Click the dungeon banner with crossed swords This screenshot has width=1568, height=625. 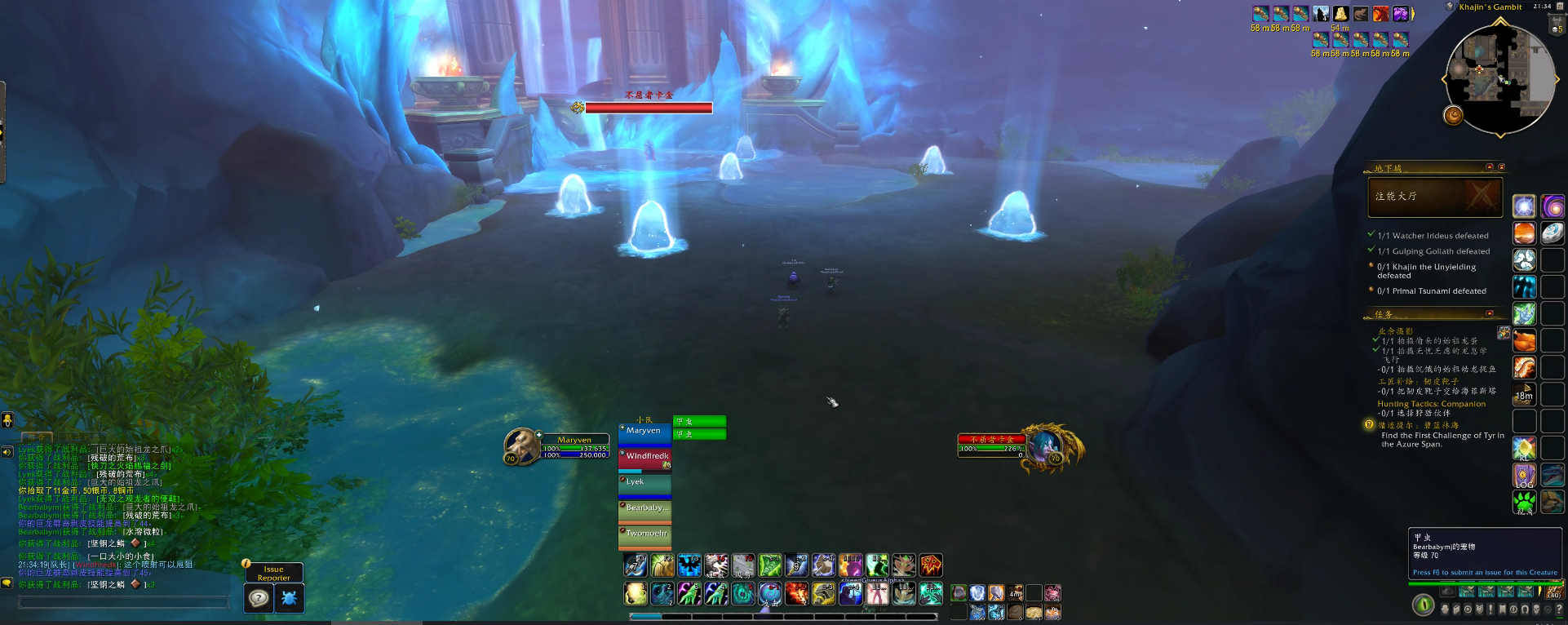pyautogui.click(x=1435, y=197)
